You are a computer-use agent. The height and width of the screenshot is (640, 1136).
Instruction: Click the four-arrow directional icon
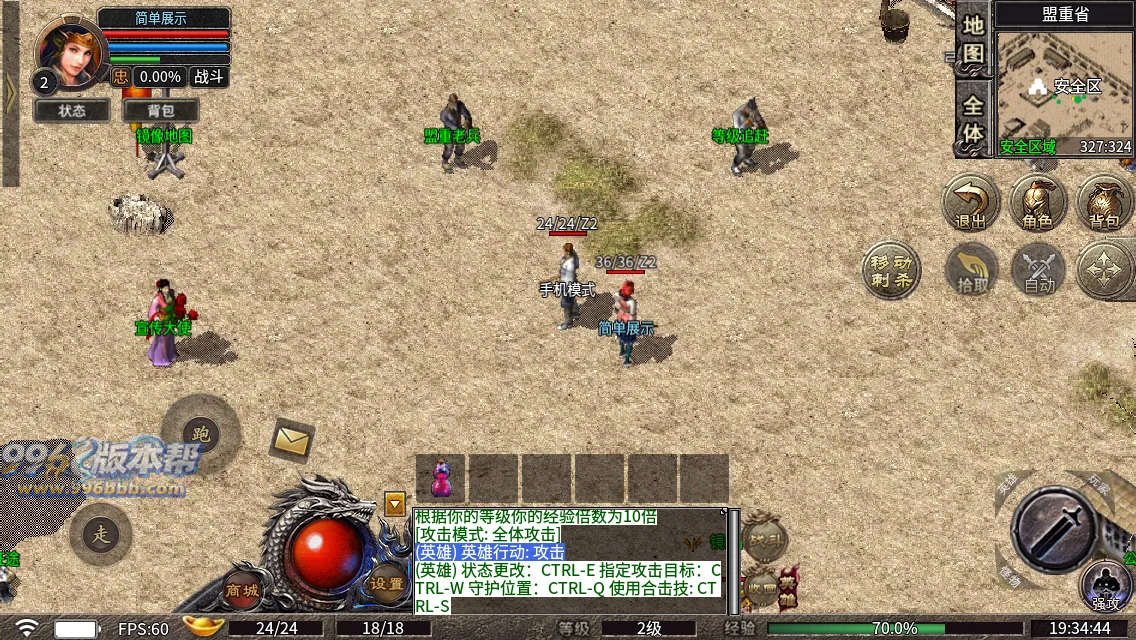[x=1105, y=270]
